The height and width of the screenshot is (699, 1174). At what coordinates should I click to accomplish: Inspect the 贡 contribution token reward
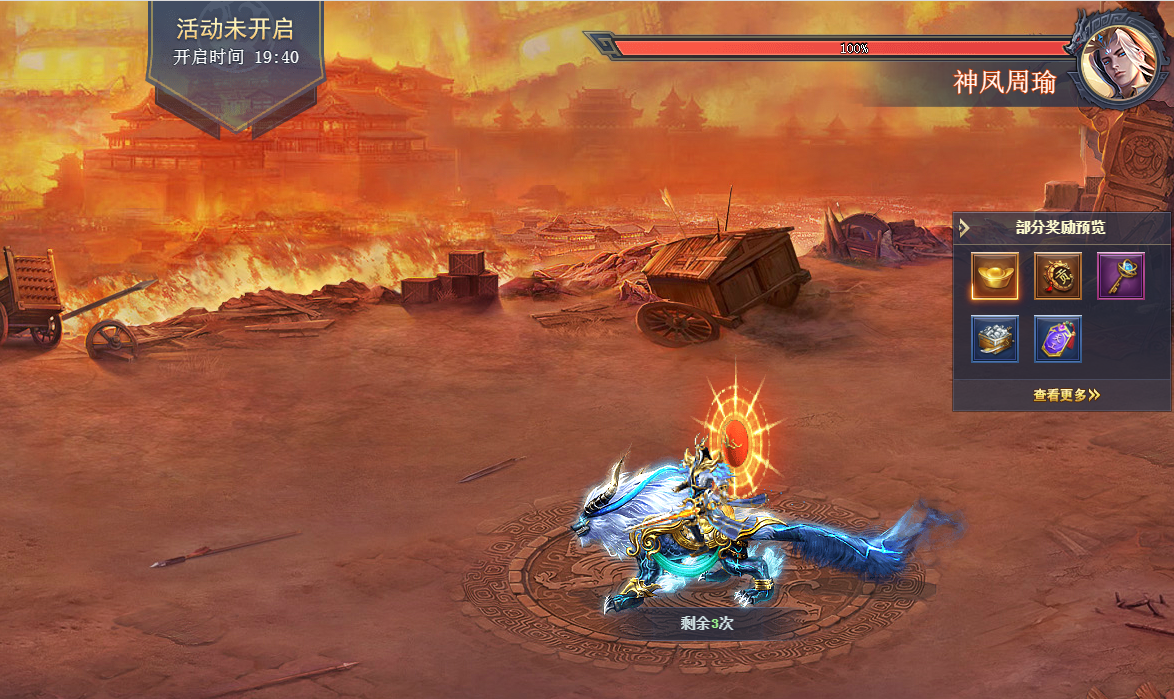pos(1057,276)
